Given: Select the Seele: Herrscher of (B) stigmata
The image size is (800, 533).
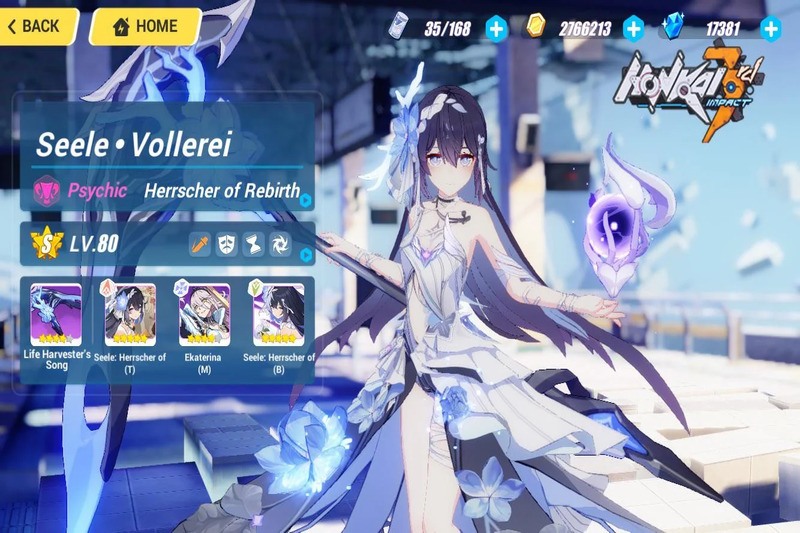Looking at the screenshot, I should [x=279, y=315].
